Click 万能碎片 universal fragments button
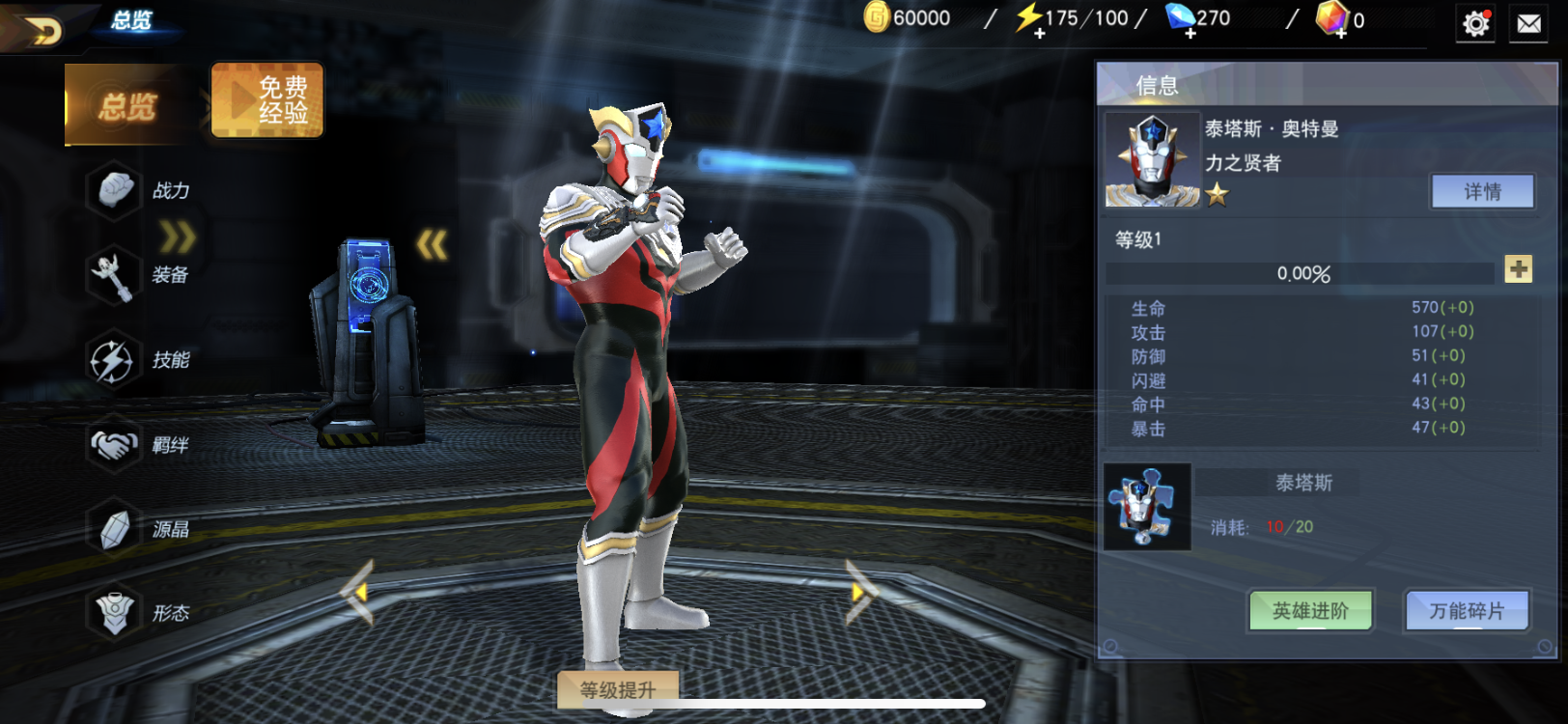This screenshot has height=724, width=1568. coord(1467,611)
